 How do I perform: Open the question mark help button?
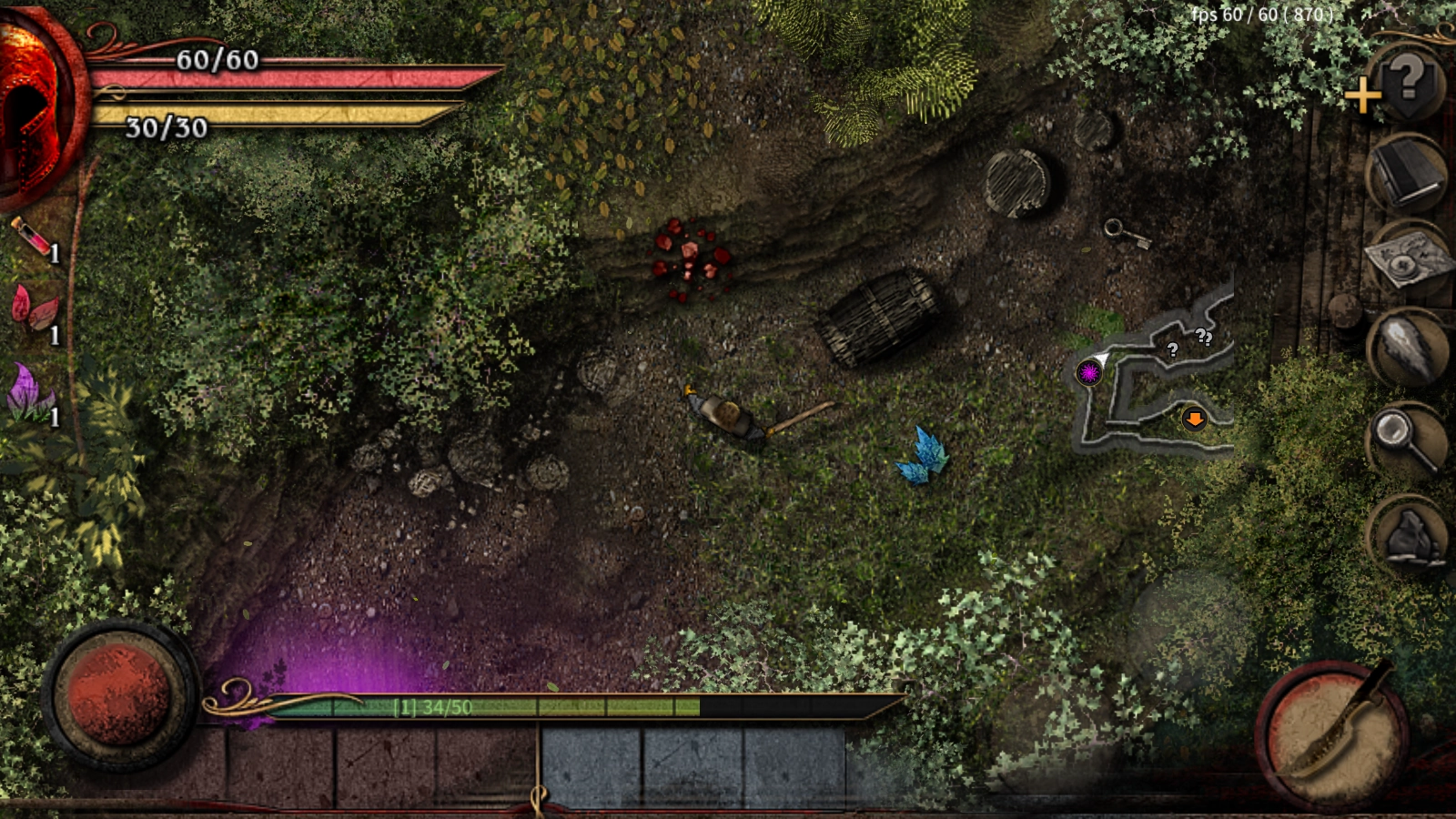[x=1408, y=80]
